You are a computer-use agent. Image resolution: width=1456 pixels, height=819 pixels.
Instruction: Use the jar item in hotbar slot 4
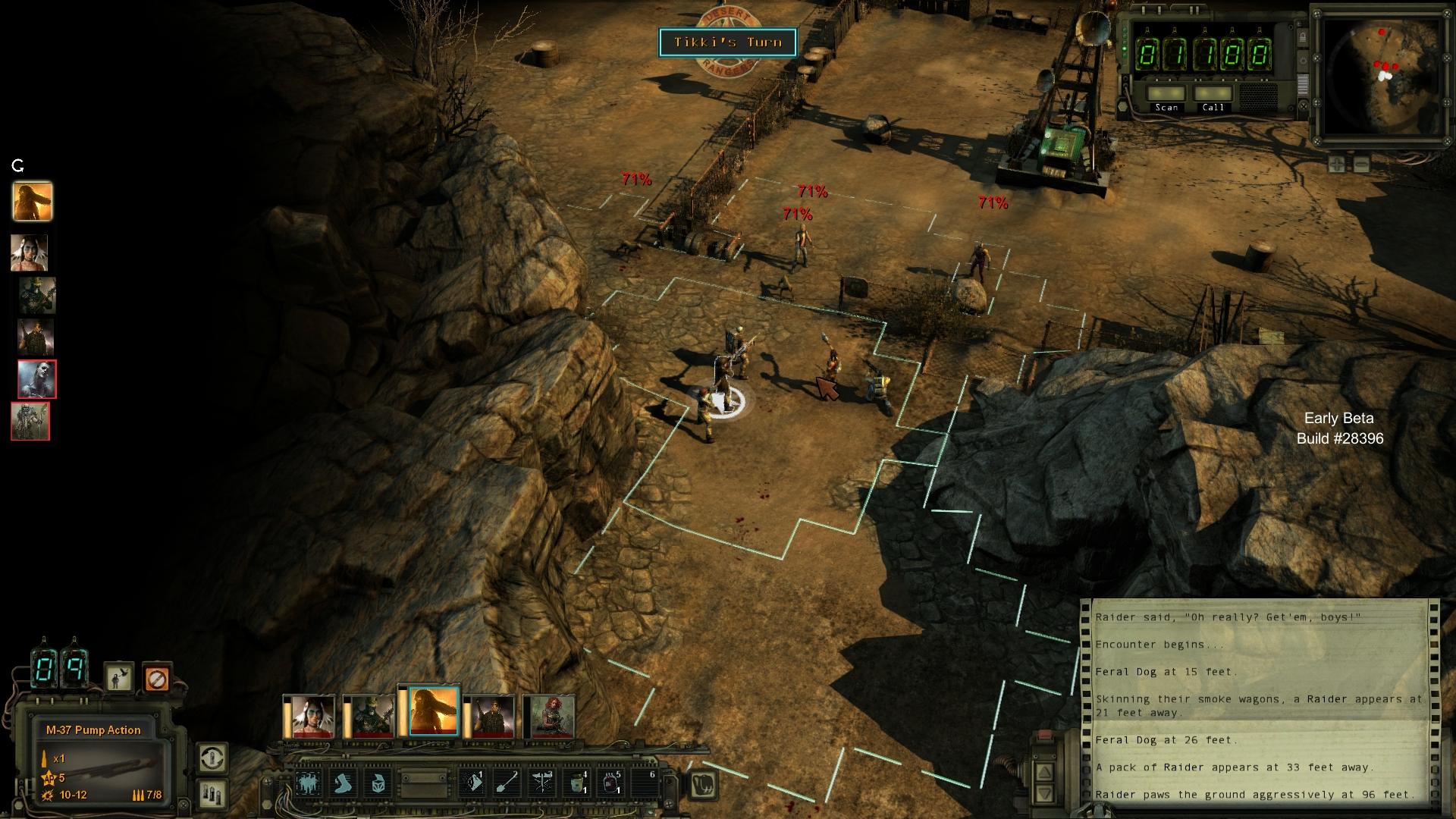(577, 783)
